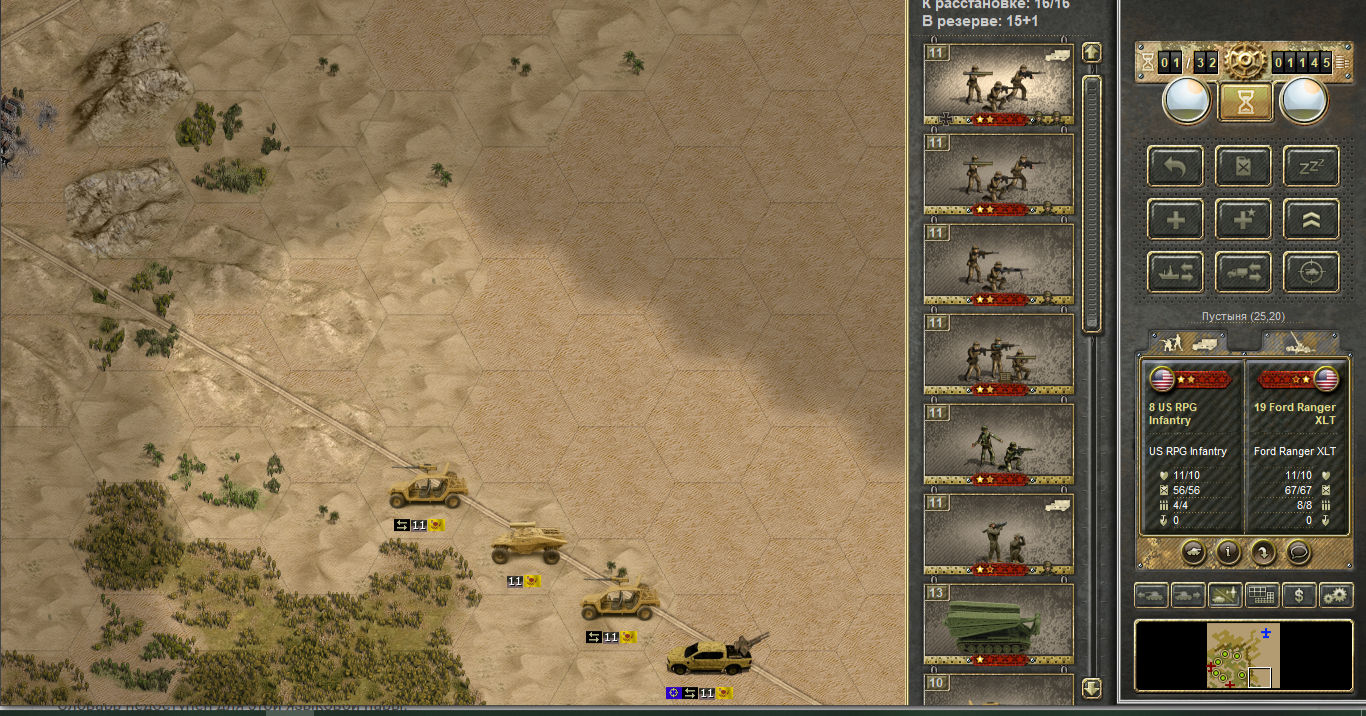Viewport: 1366px width, 716px height.
Task: Switch to the air units info tab
Action: [1299, 343]
